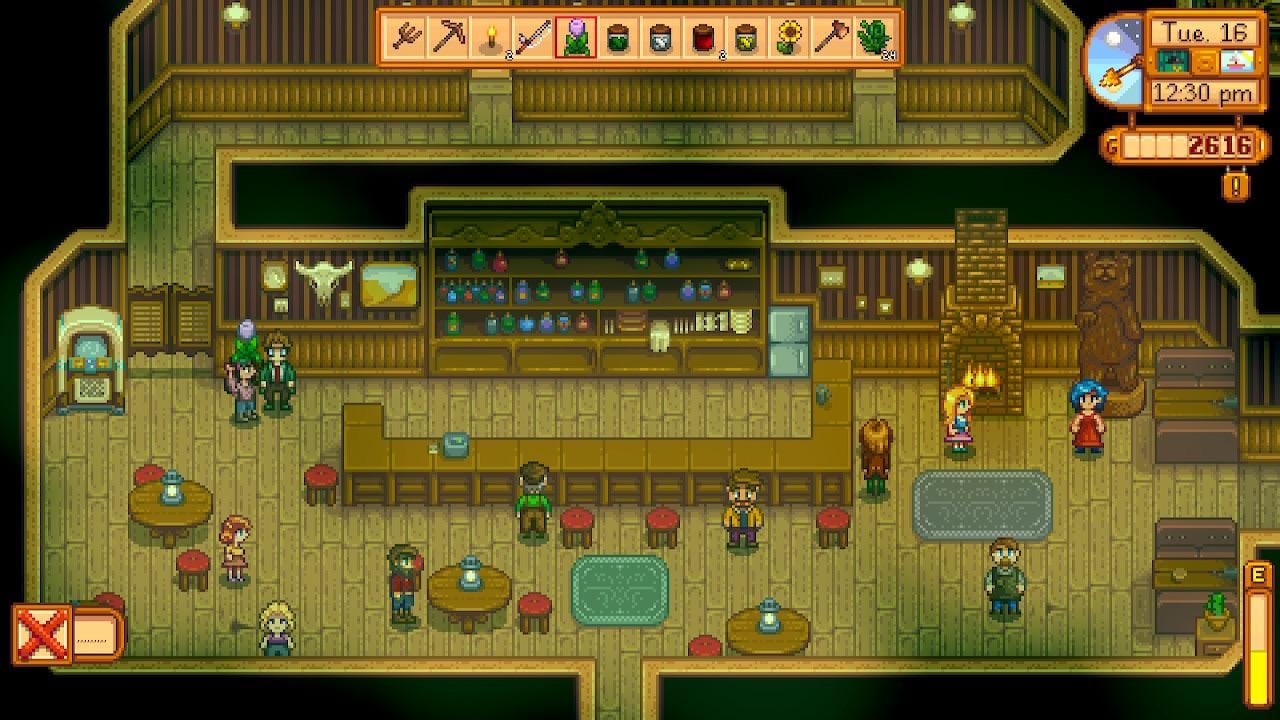The width and height of the screenshot is (1280, 720).
Task: Select the green fiber stack slot
Action: click(x=874, y=38)
